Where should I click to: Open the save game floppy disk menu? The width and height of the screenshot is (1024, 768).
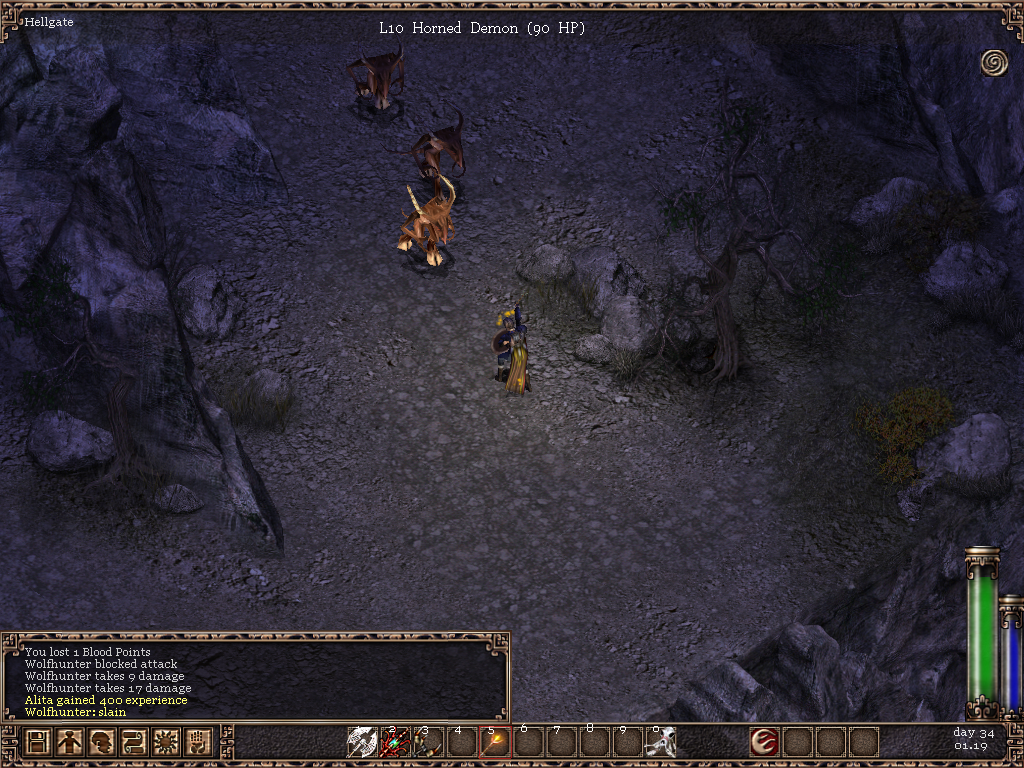pos(38,743)
